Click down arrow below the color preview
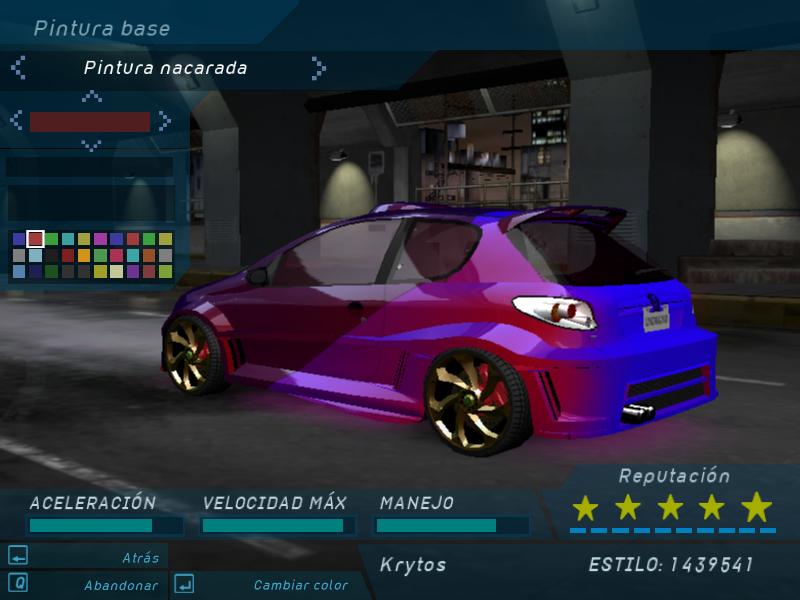 [x=91, y=145]
